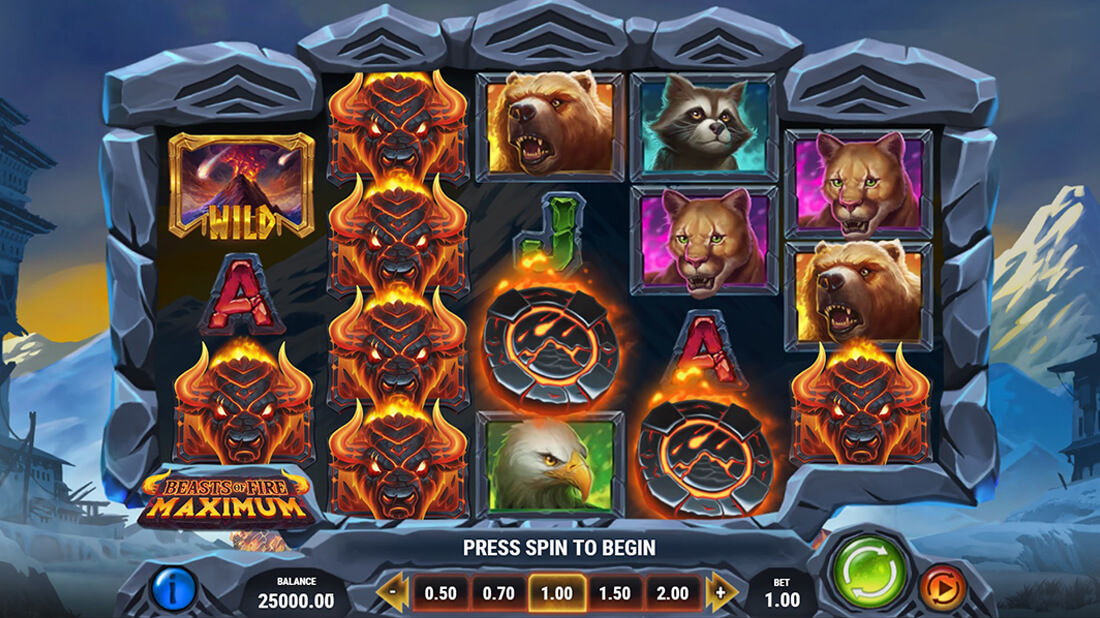Image resolution: width=1100 pixels, height=618 pixels.
Task: Increase the bet with the plus arrow
Action: click(721, 593)
